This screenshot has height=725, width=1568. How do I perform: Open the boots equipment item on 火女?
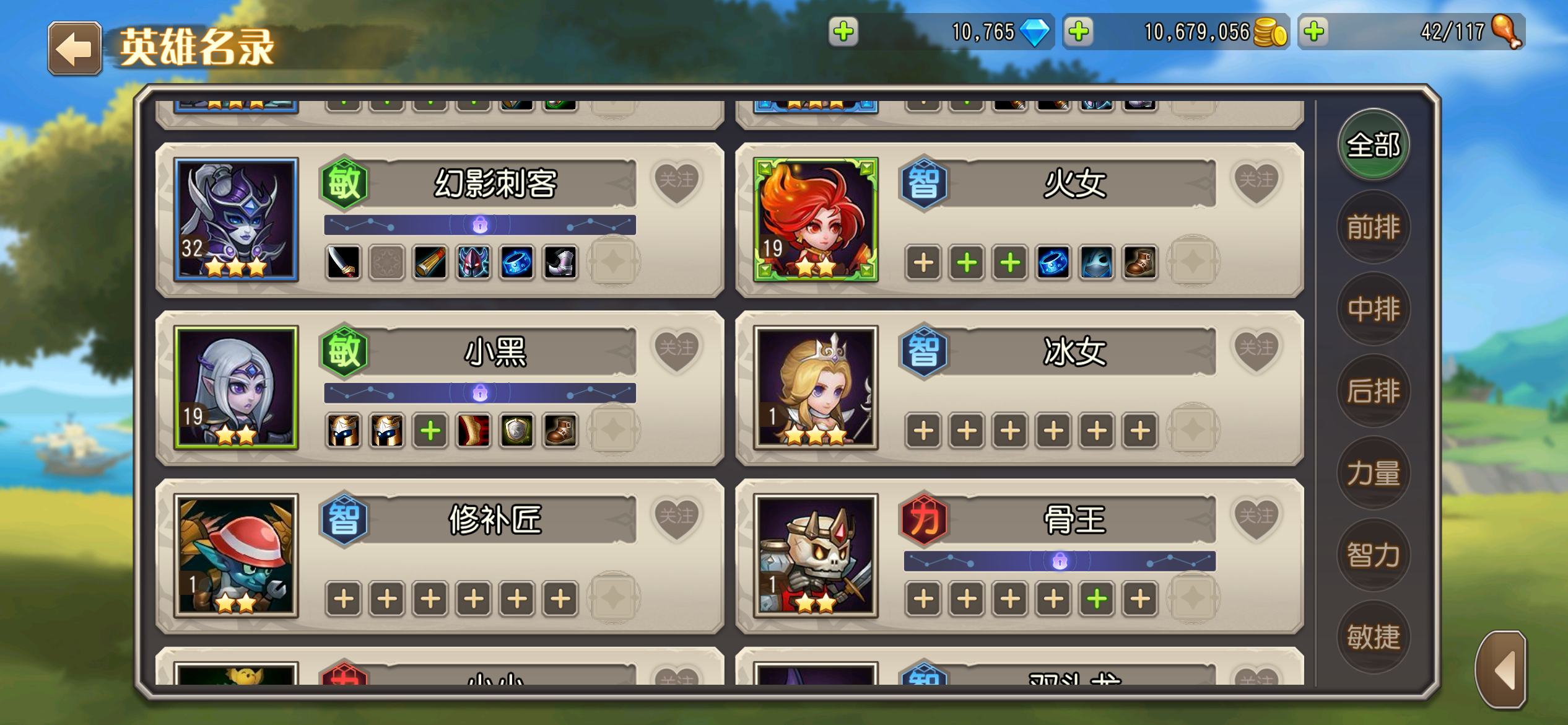coord(1139,263)
